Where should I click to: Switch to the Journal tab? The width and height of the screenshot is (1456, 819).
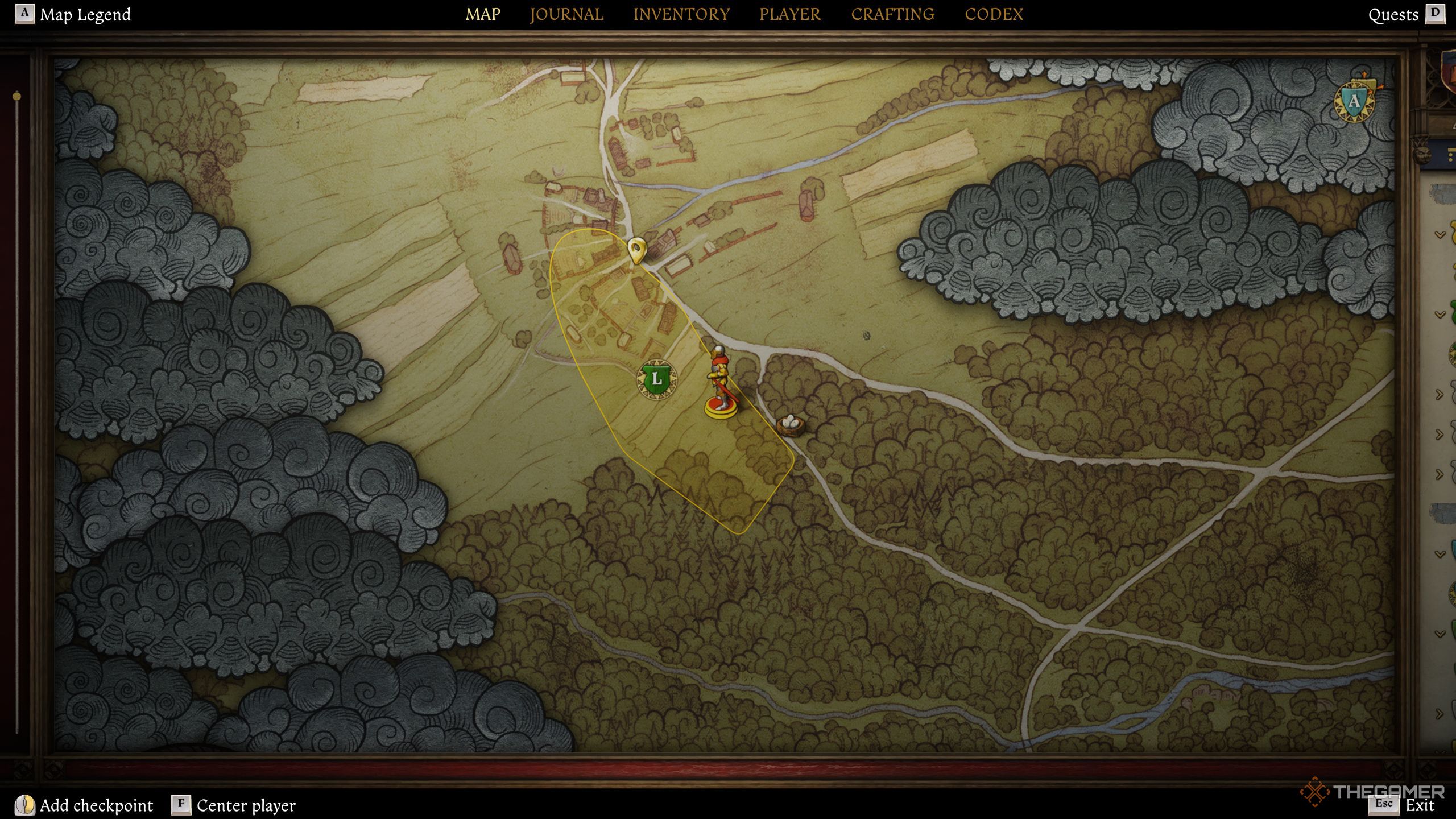click(566, 14)
